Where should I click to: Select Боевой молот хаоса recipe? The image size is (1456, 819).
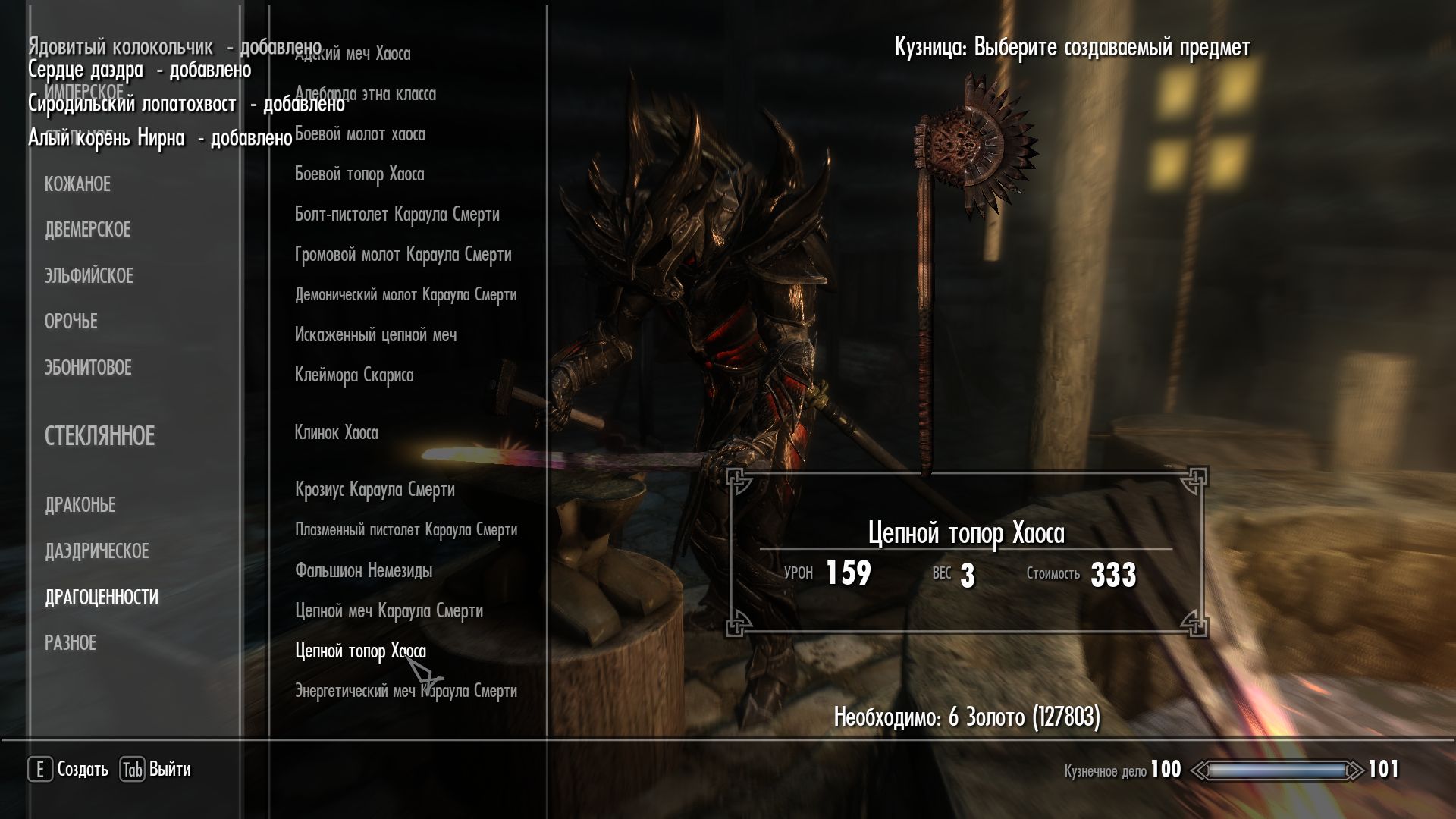tap(359, 134)
